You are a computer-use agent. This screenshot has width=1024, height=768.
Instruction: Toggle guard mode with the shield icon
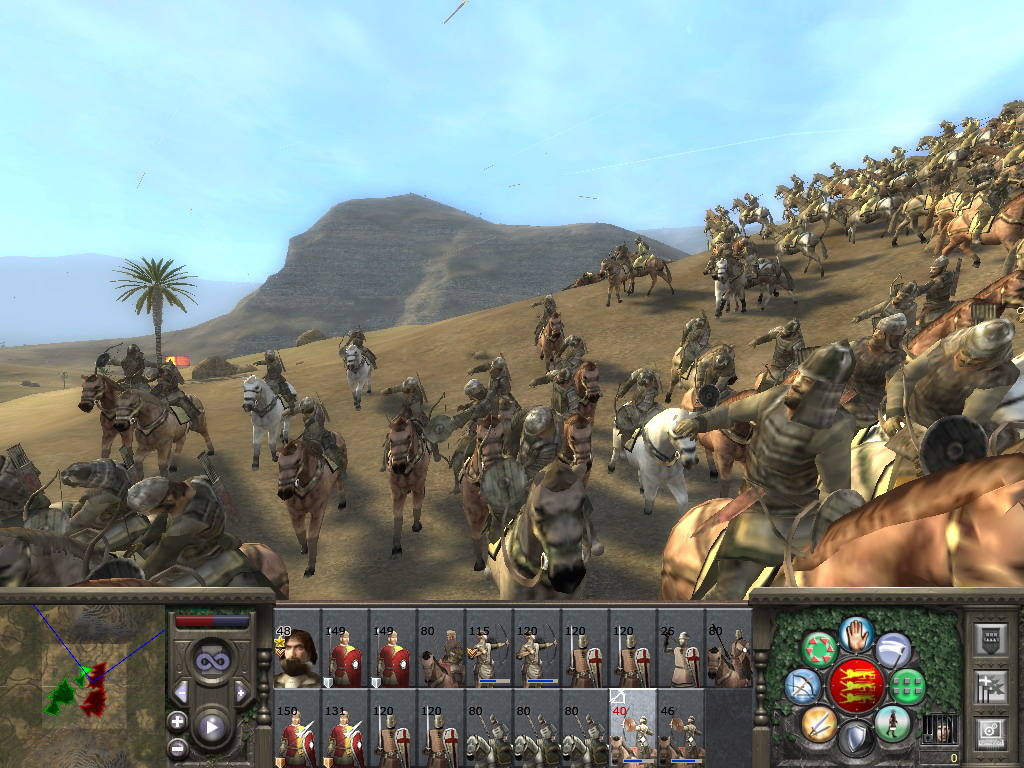[855, 739]
